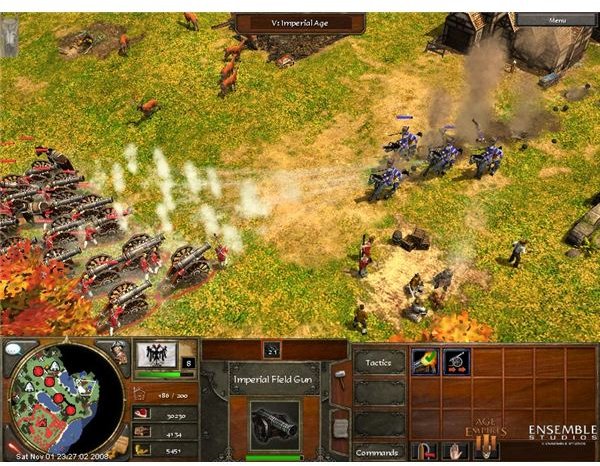Open the Tactics panel
Image resolution: width=600 pixels, height=466 pixels.
click(380, 362)
